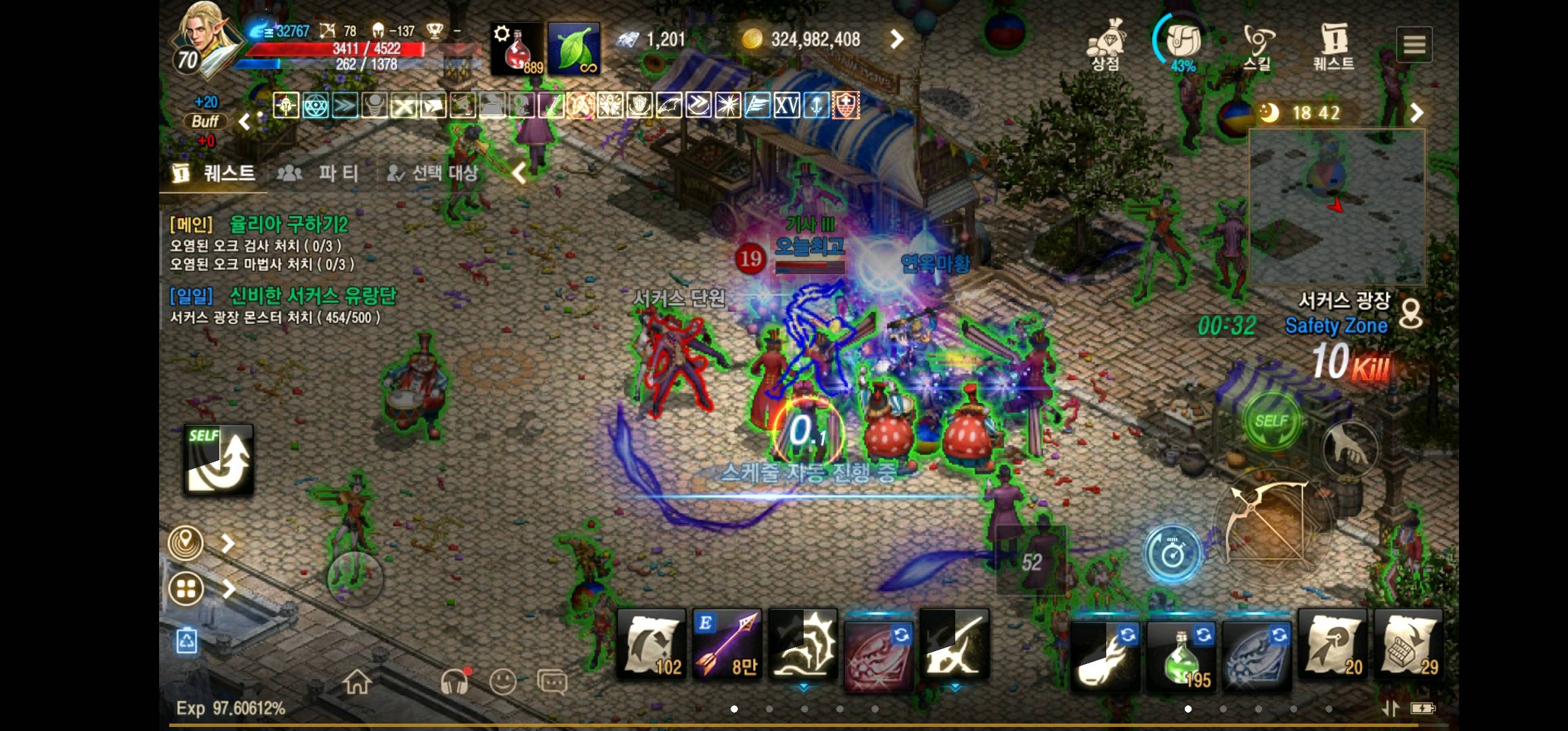Viewport: 1568px width, 731px height.
Task: Collapse quest panel using the chevron
Action: click(x=519, y=173)
